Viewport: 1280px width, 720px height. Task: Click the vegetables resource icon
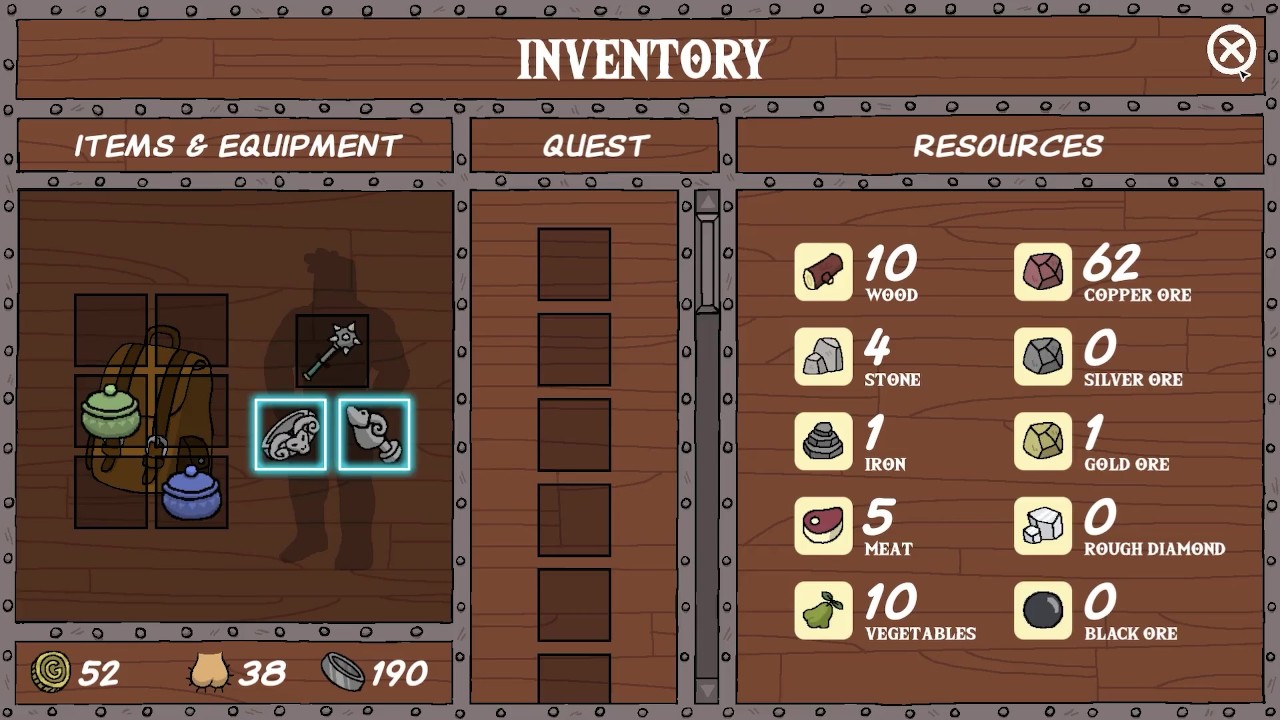(x=823, y=611)
